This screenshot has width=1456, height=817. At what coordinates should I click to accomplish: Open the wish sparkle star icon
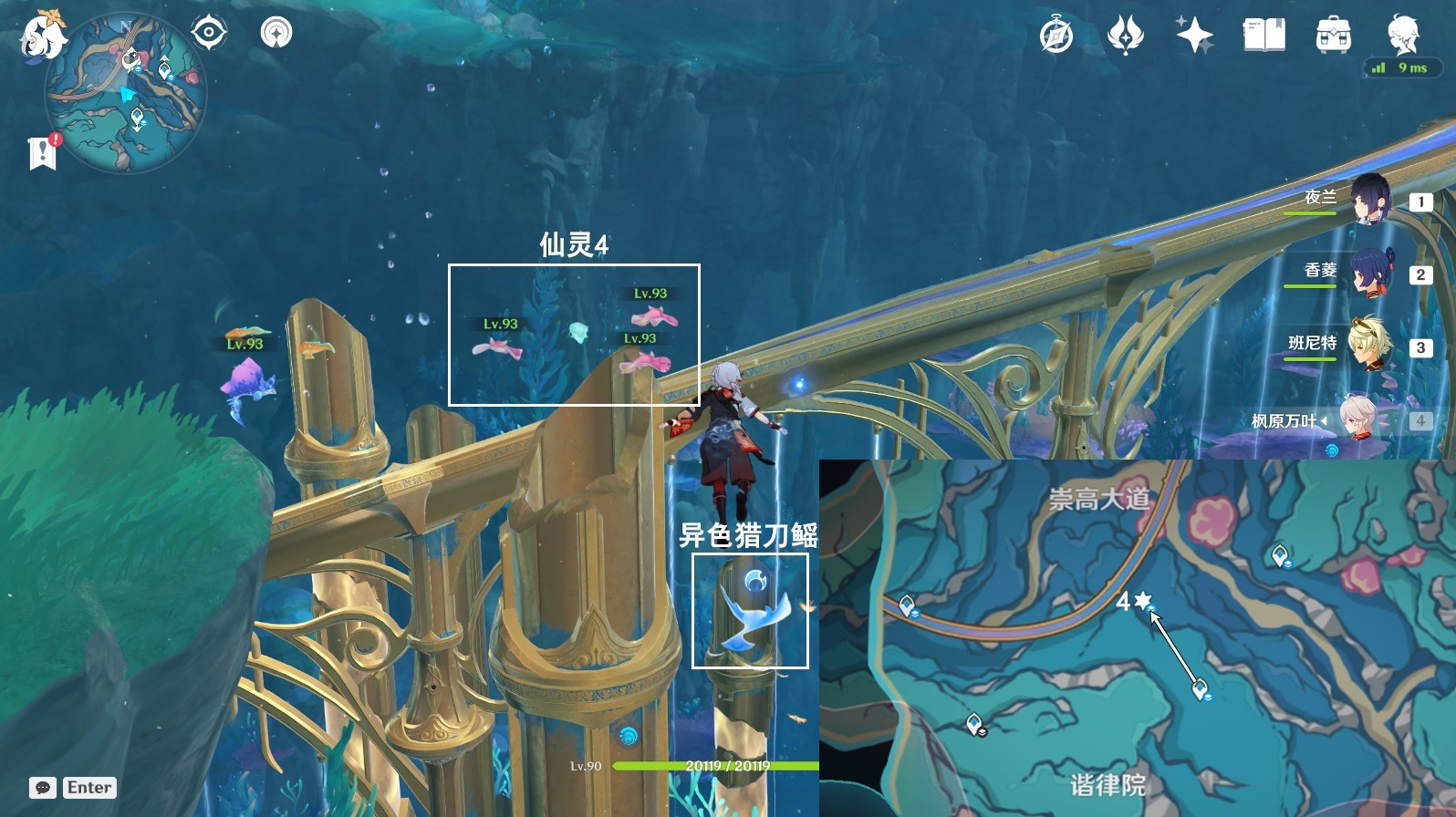click(x=1195, y=36)
